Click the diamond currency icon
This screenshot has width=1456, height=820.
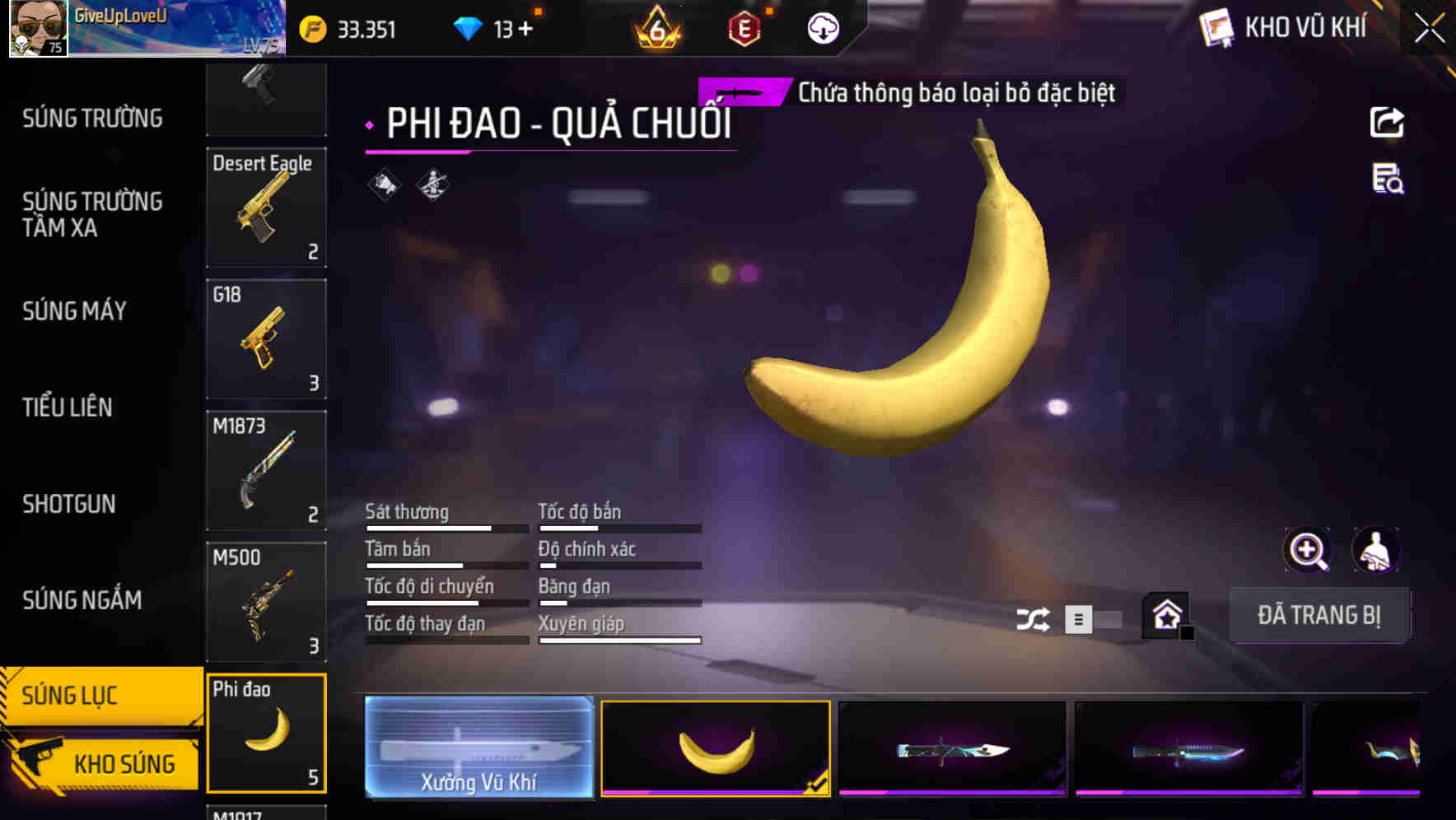(469, 27)
